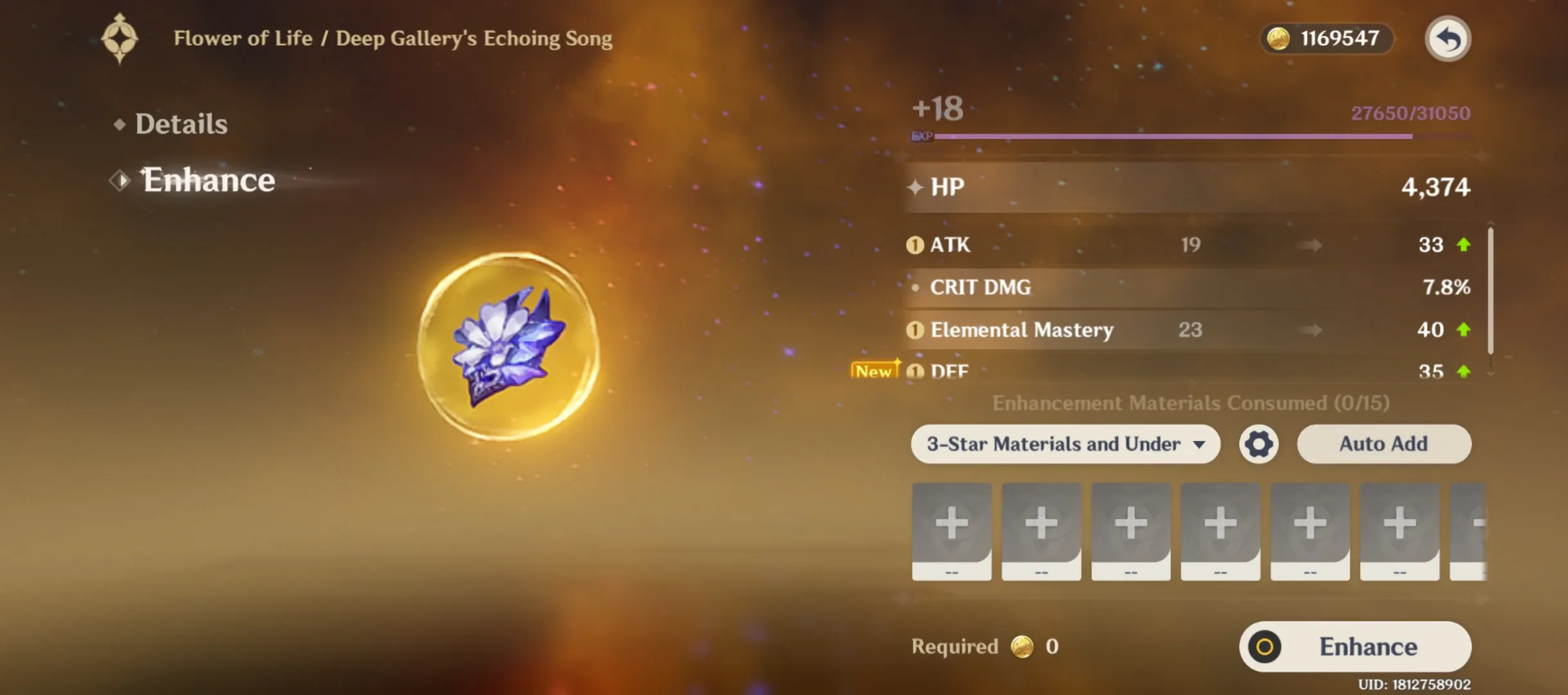The height and width of the screenshot is (695, 1568).
Task: Click the Auto Add button
Action: pyautogui.click(x=1383, y=444)
